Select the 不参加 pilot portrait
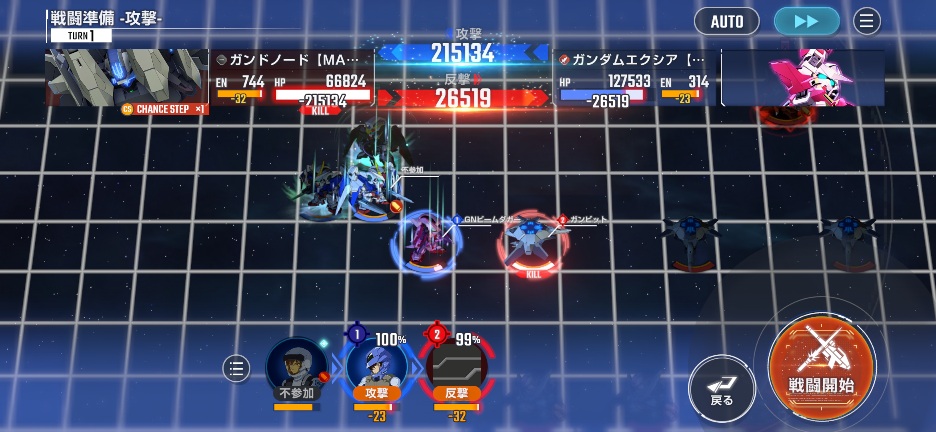936x432 pixels. pyautogui.click(x=297, y=368)
